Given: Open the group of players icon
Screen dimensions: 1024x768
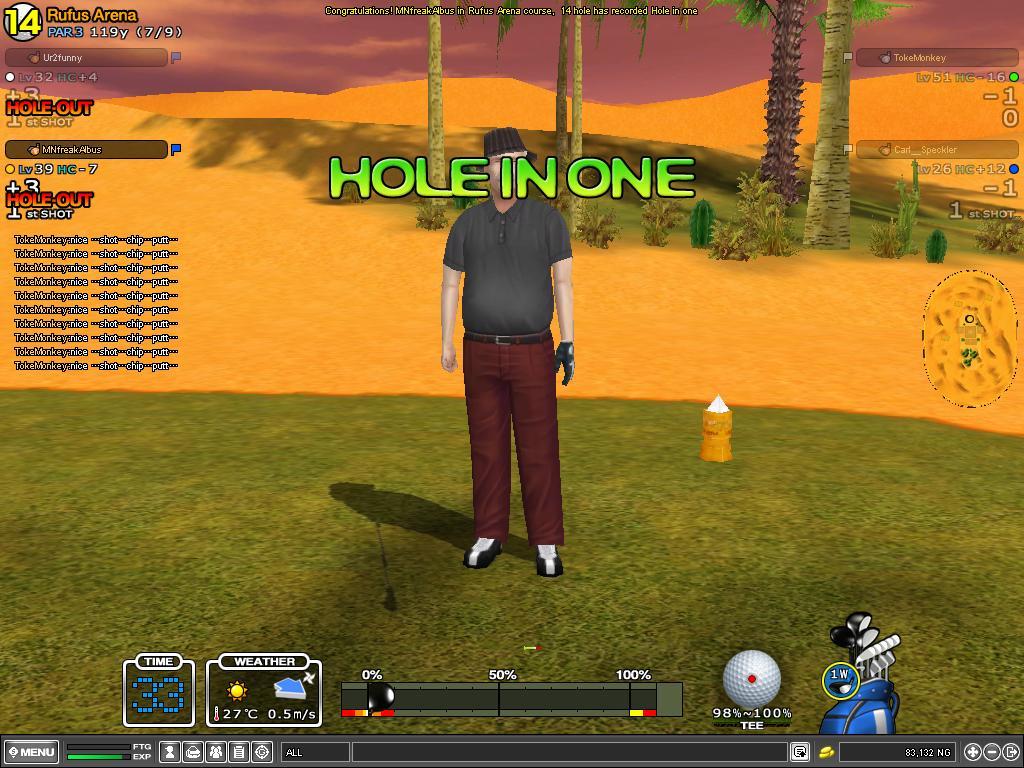Looking at the screenshot, I should click(216, 752).
